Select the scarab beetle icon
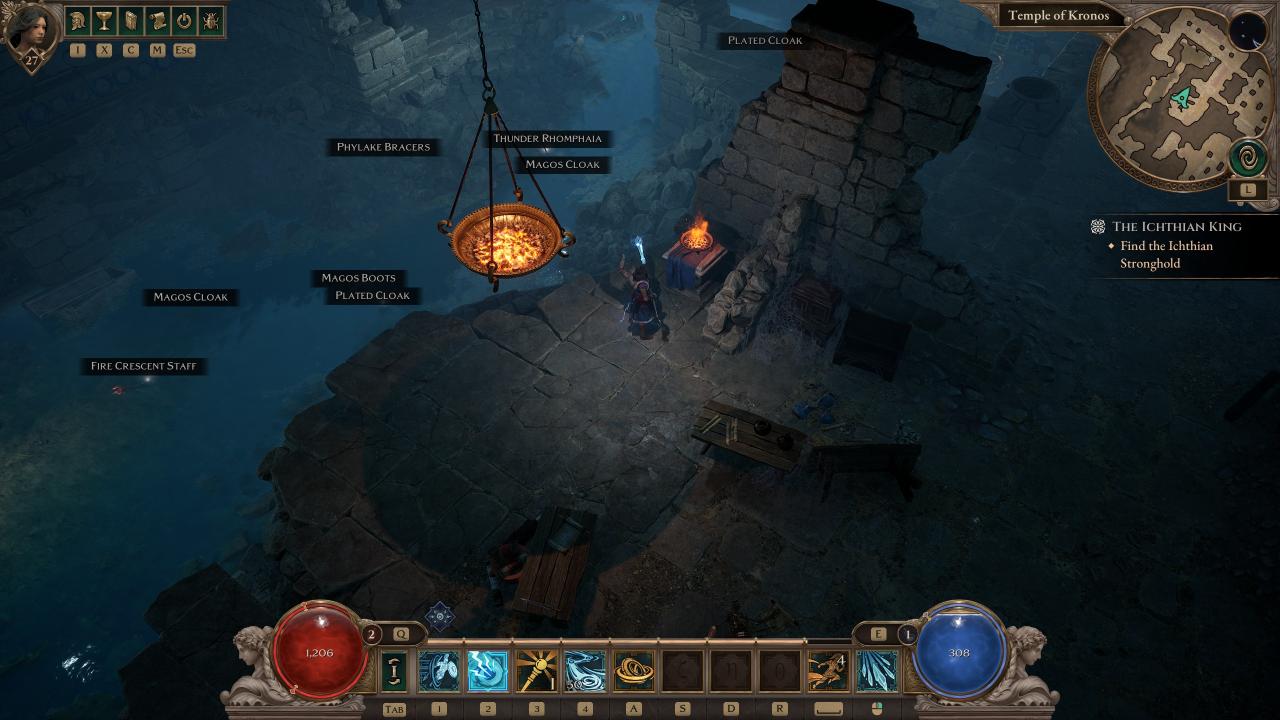This screenshot has width=1280, height=720. coord(211,20)
